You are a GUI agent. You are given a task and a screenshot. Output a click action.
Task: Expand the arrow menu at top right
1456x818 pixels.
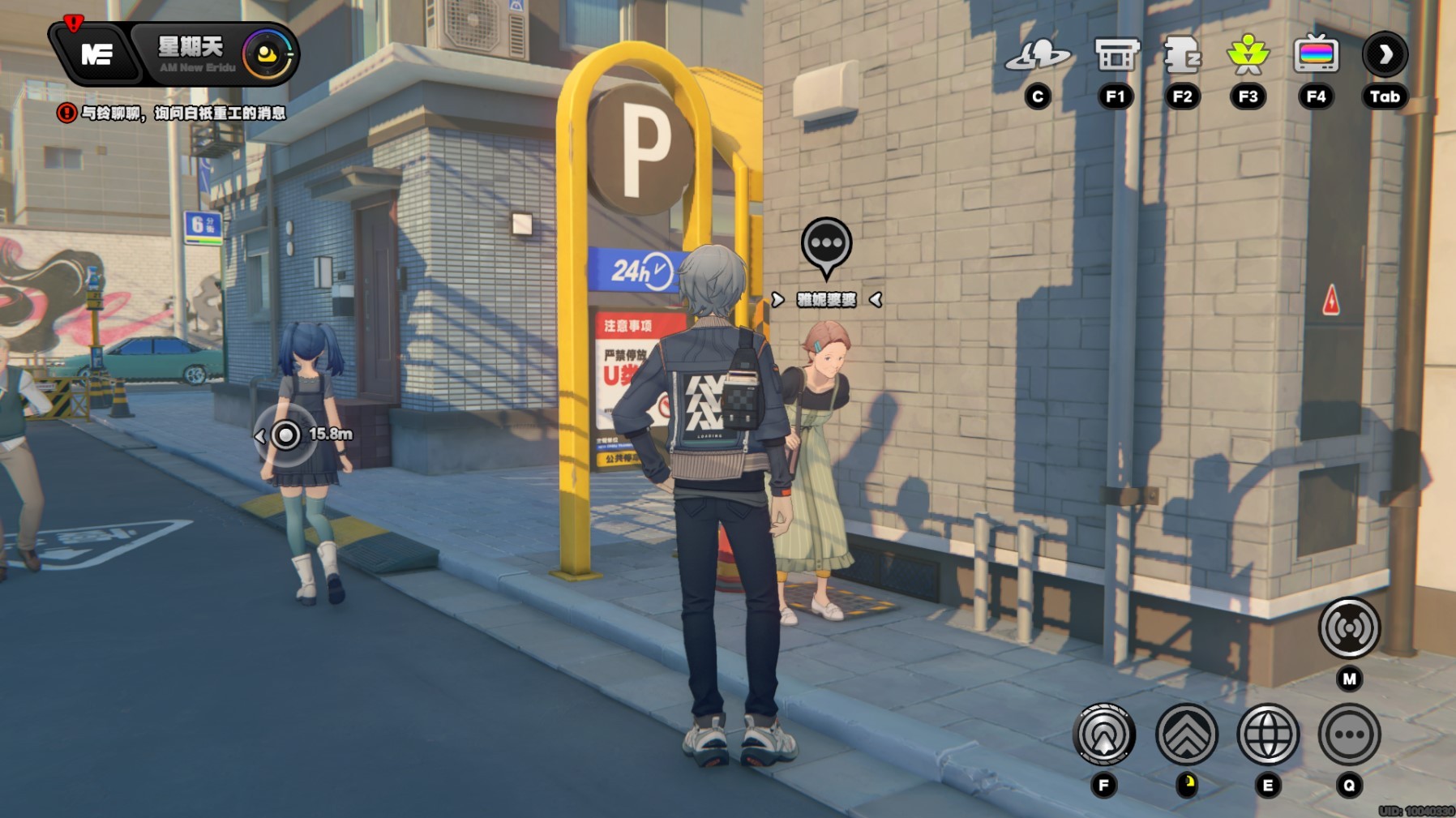(x=1385, y=55)
